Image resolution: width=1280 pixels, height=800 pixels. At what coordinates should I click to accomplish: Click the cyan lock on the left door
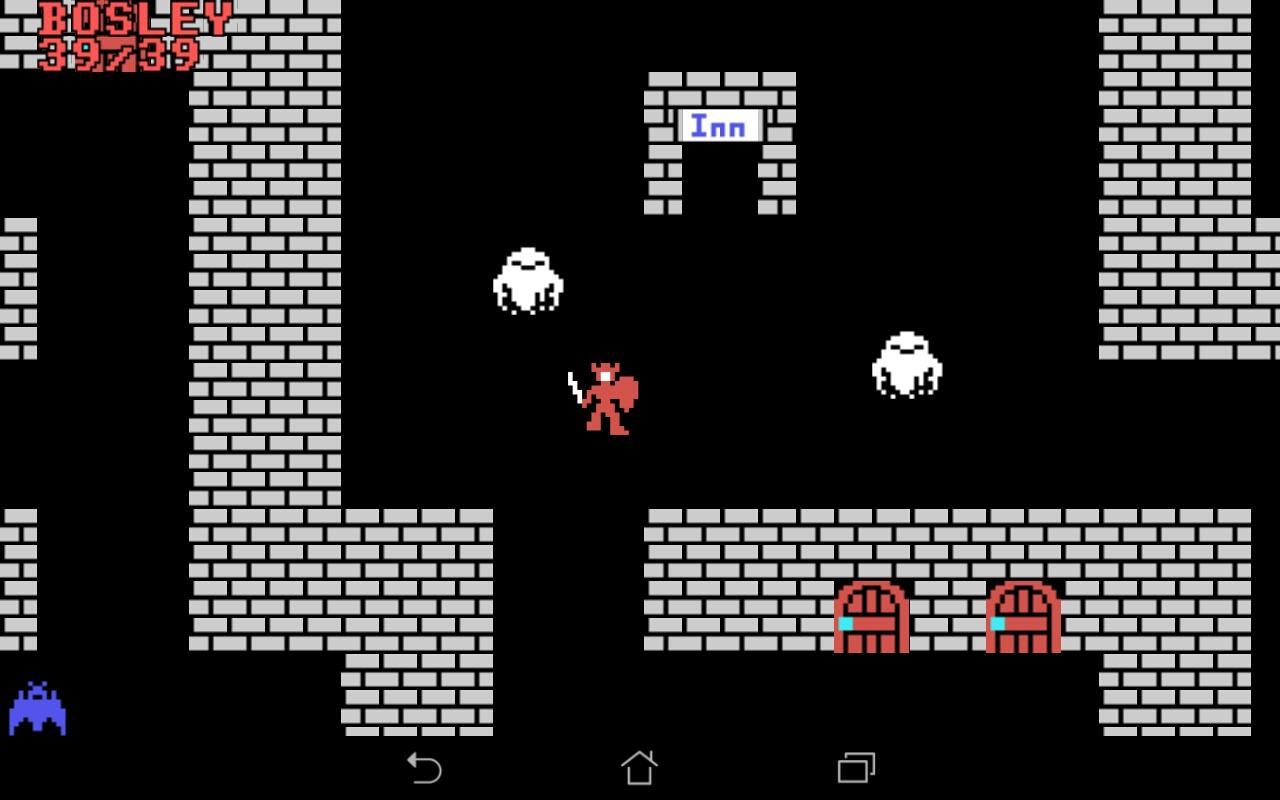[845, 622]
